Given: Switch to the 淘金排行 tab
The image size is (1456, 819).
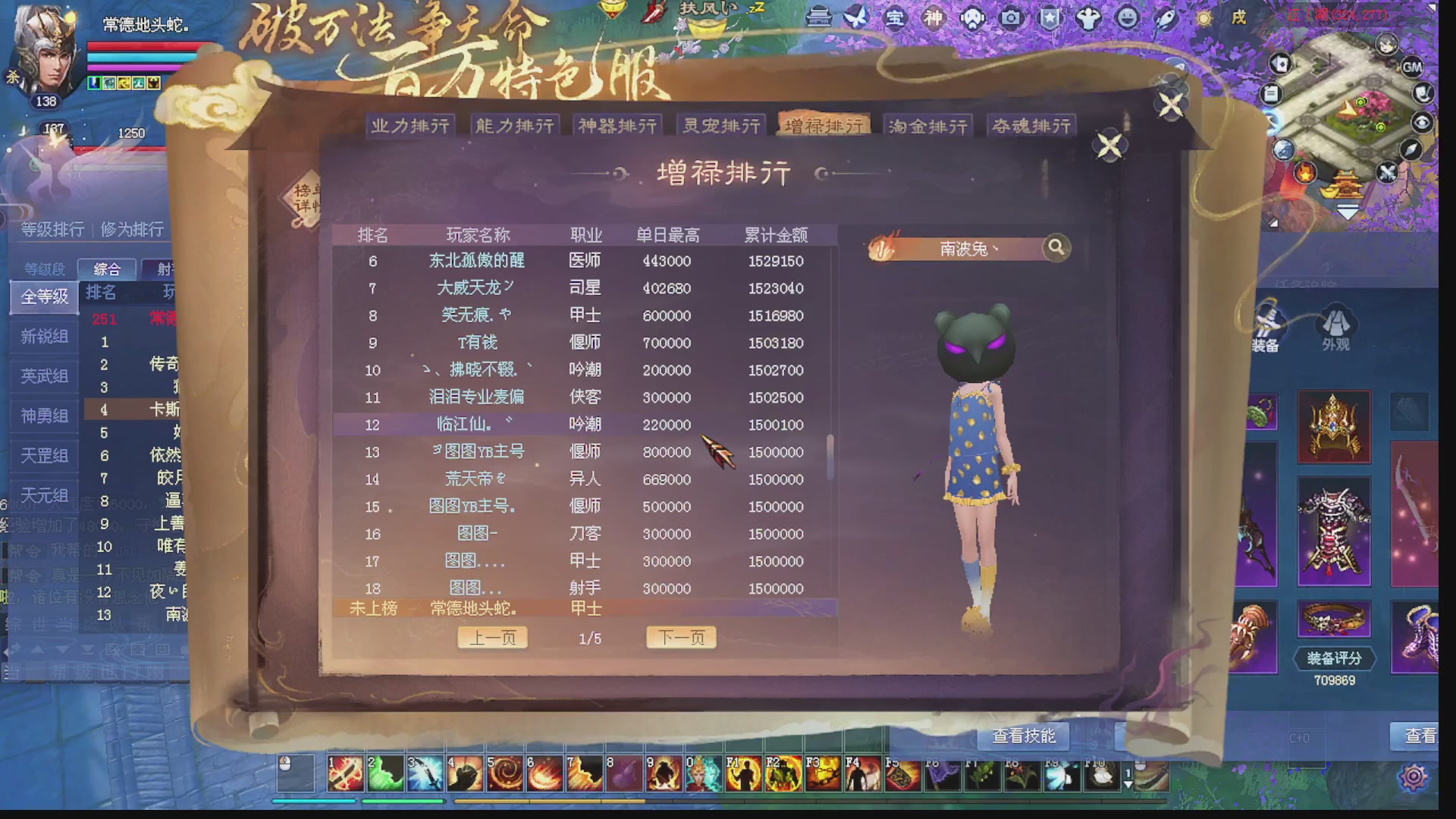Looking at the screenshot, I should 928,125.
